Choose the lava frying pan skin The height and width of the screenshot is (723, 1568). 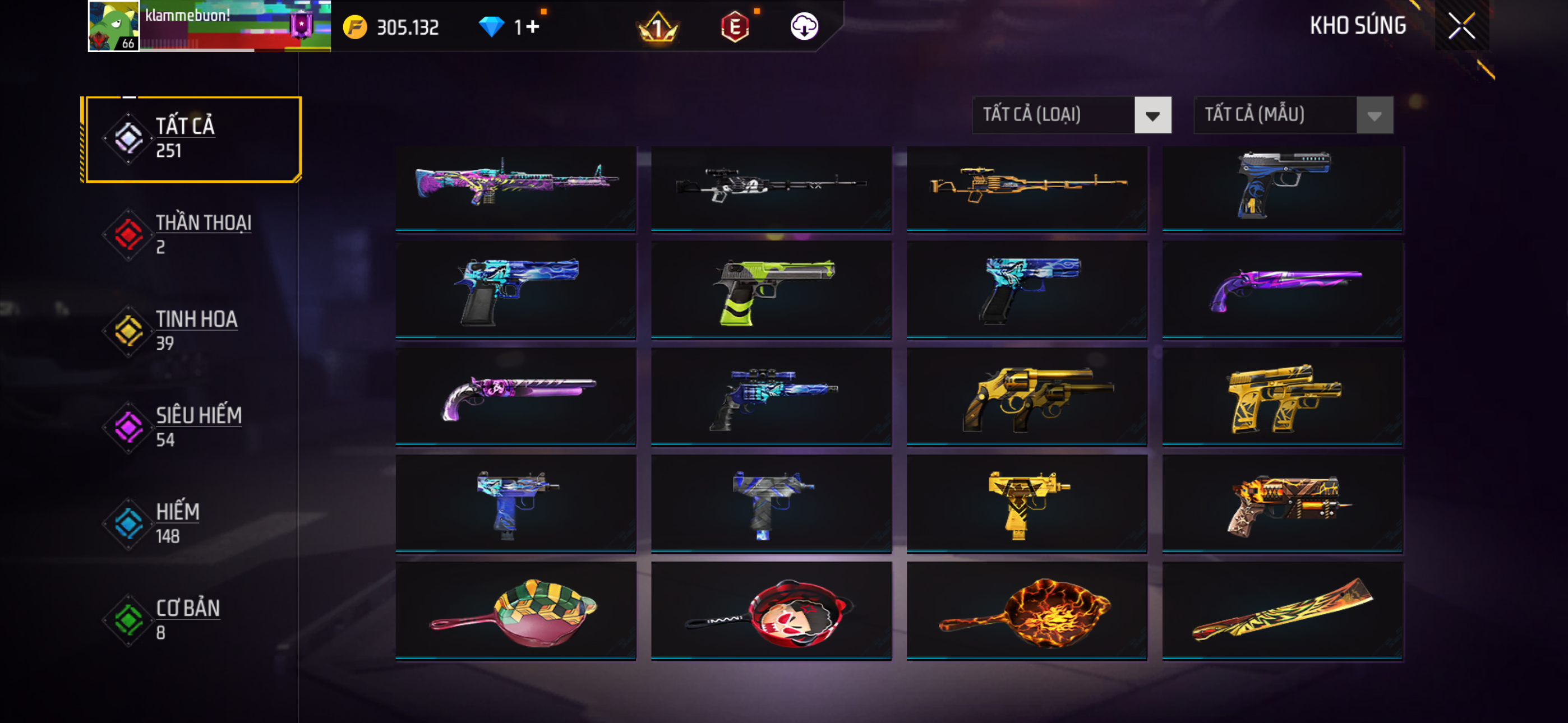click(1027, 610)
